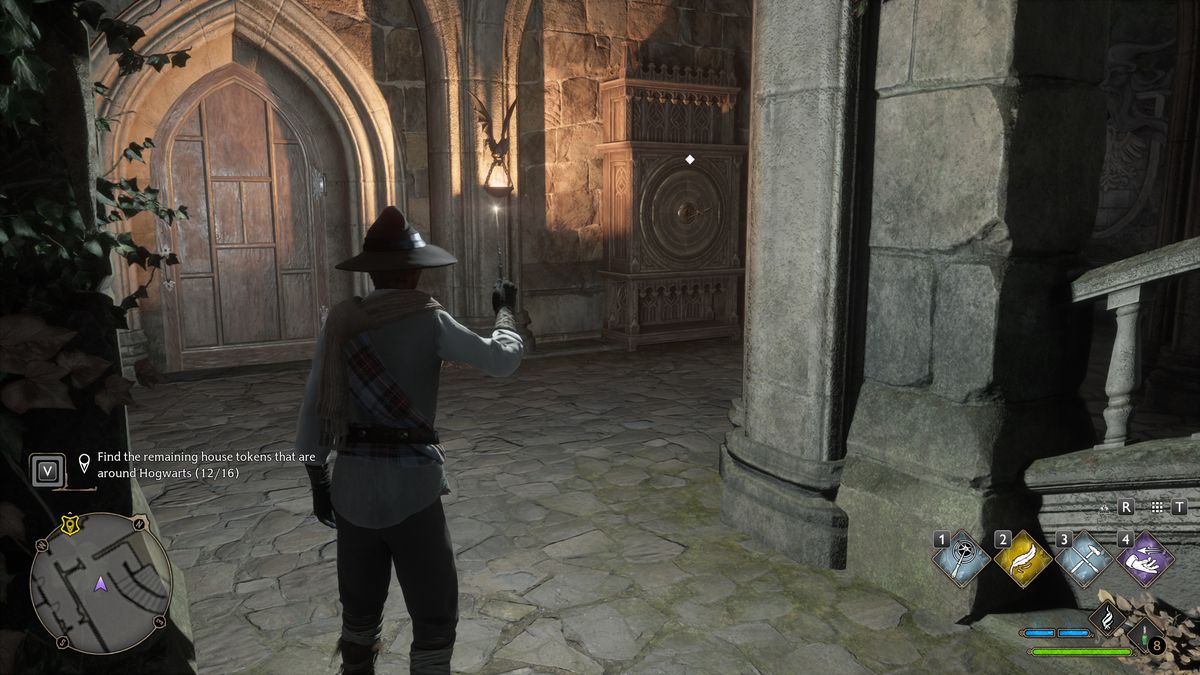Image resolution: width=1200 pixels, height=675 pixels.
Task: Select the yellow quest marker on the minimap
Action: click(x=70, y=522)
